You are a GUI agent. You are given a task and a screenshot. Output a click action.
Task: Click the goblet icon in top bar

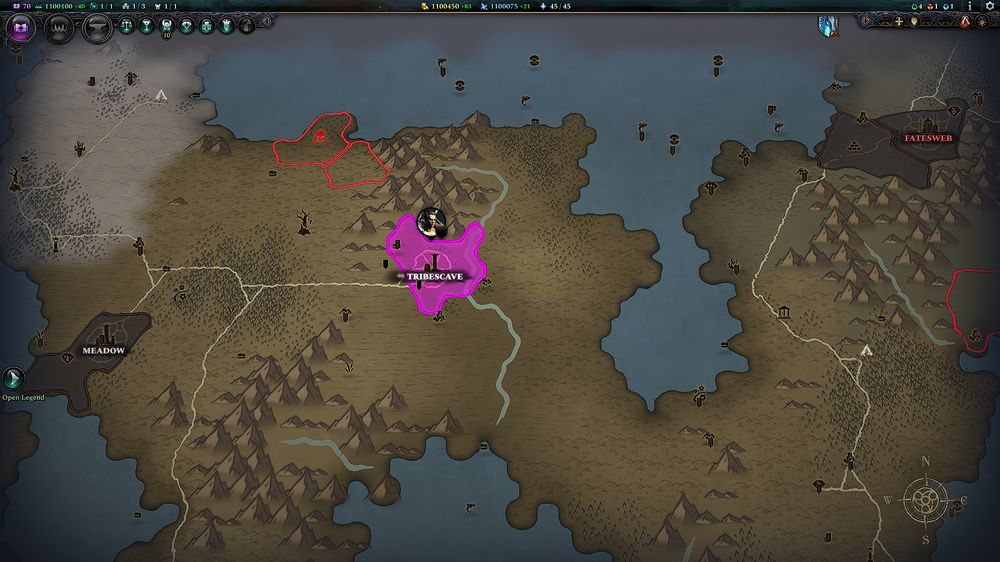click(147, 26)
